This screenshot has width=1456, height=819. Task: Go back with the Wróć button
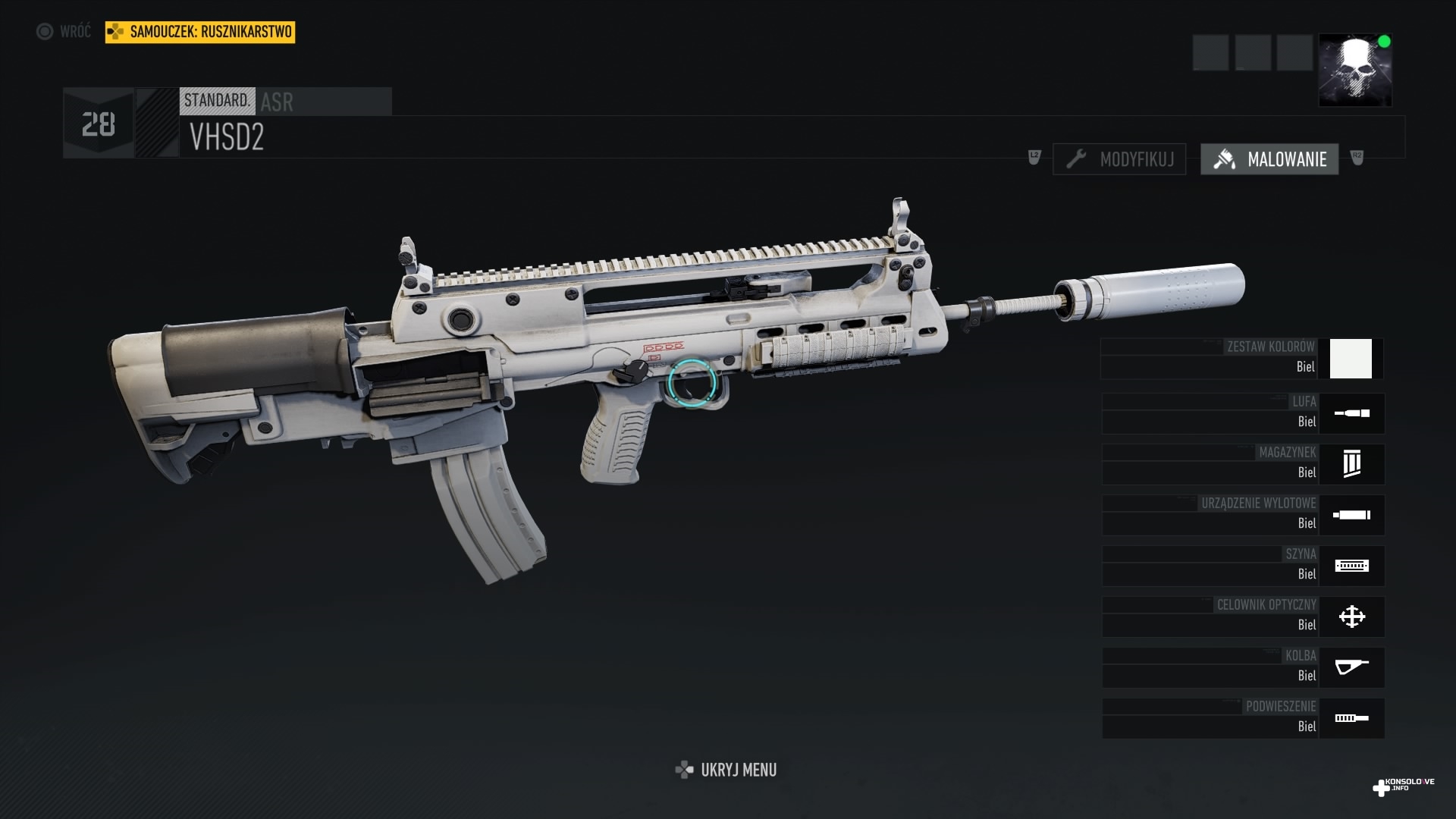tap(64, 32)
